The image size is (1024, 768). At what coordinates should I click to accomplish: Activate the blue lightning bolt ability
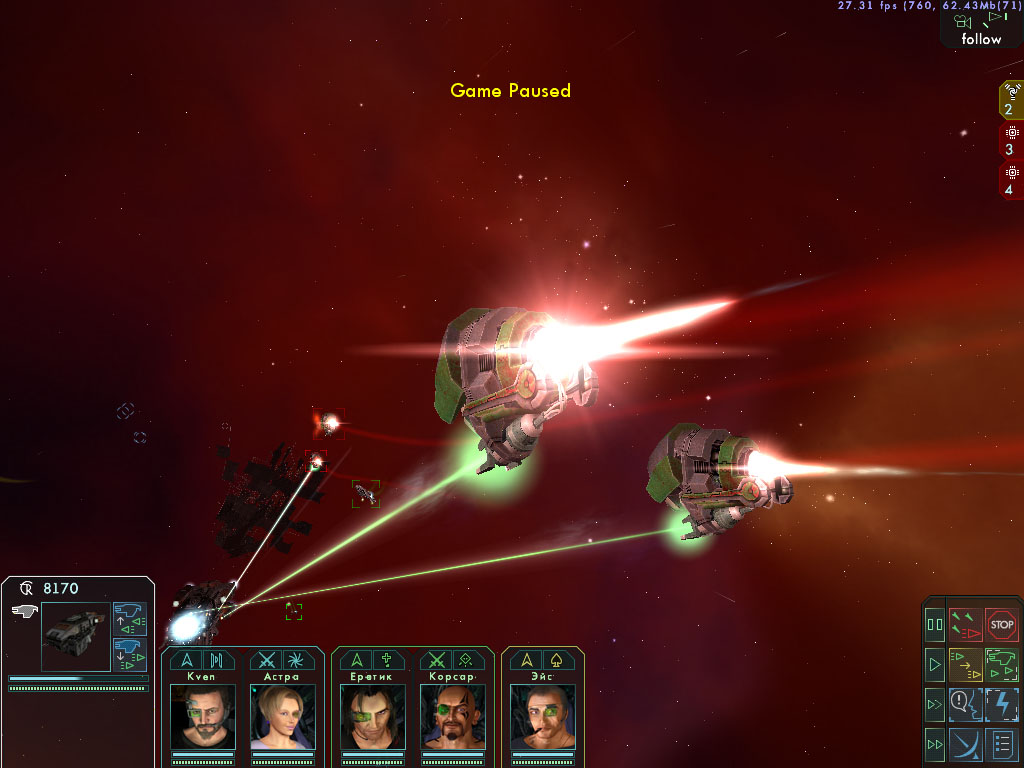[x=1001, y=704]
